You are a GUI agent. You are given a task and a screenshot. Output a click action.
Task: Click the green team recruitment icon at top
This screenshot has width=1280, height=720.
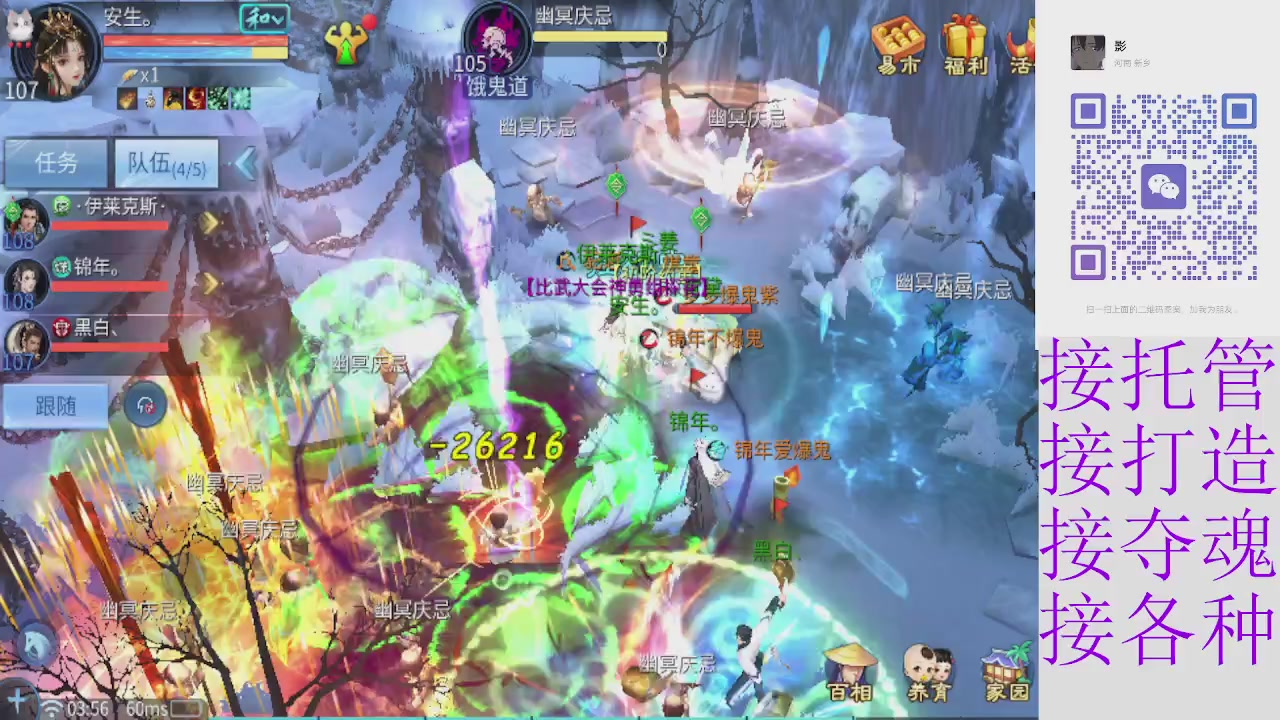(348, 42)
